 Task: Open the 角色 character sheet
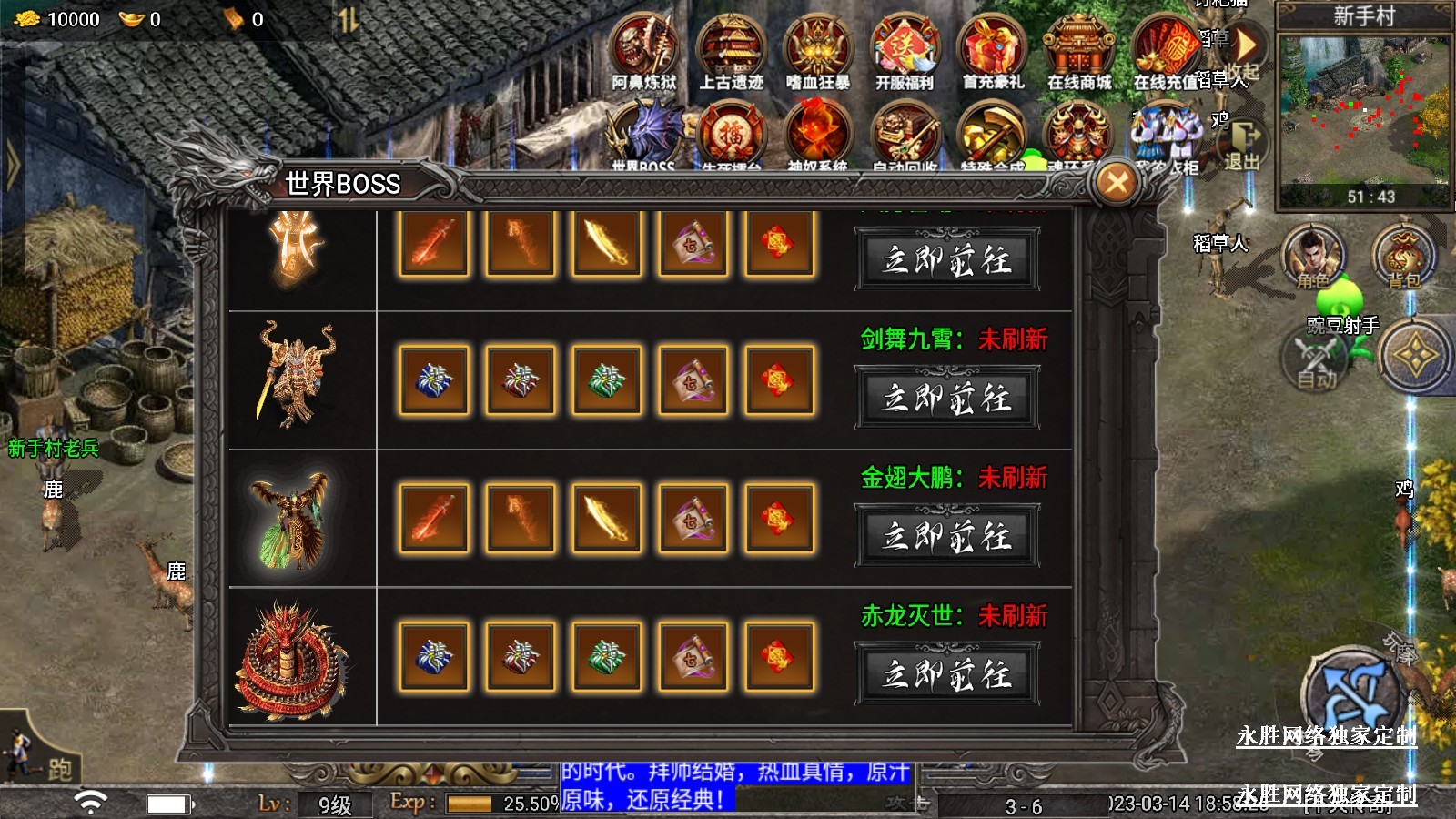pos(1312,257)
